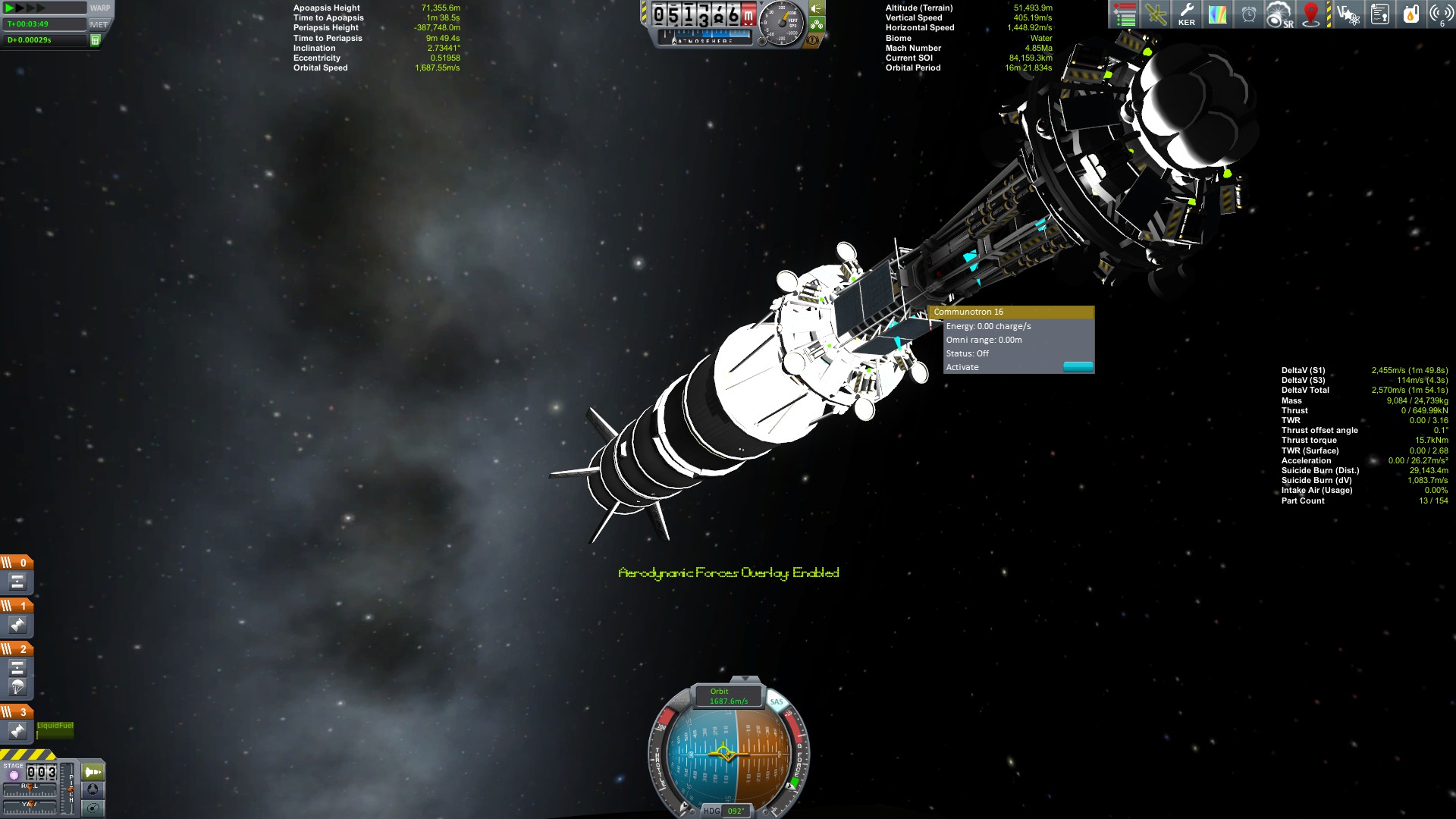This screenshot has width=1456, height=819.
Task: Toggle the aerodynamic color overlay icon
Action: coord(1217,14)
